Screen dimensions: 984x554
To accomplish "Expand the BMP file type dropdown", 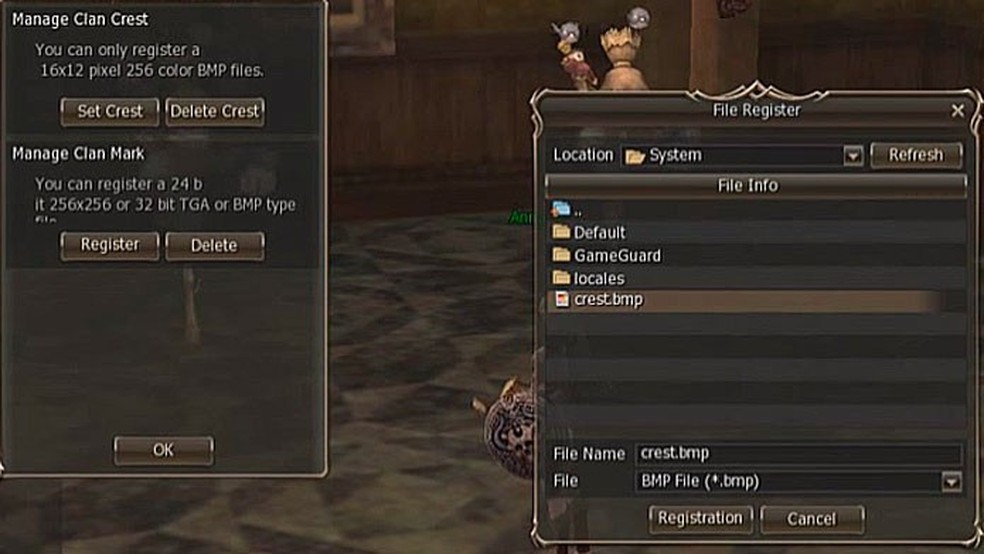I will coord(950,482).
